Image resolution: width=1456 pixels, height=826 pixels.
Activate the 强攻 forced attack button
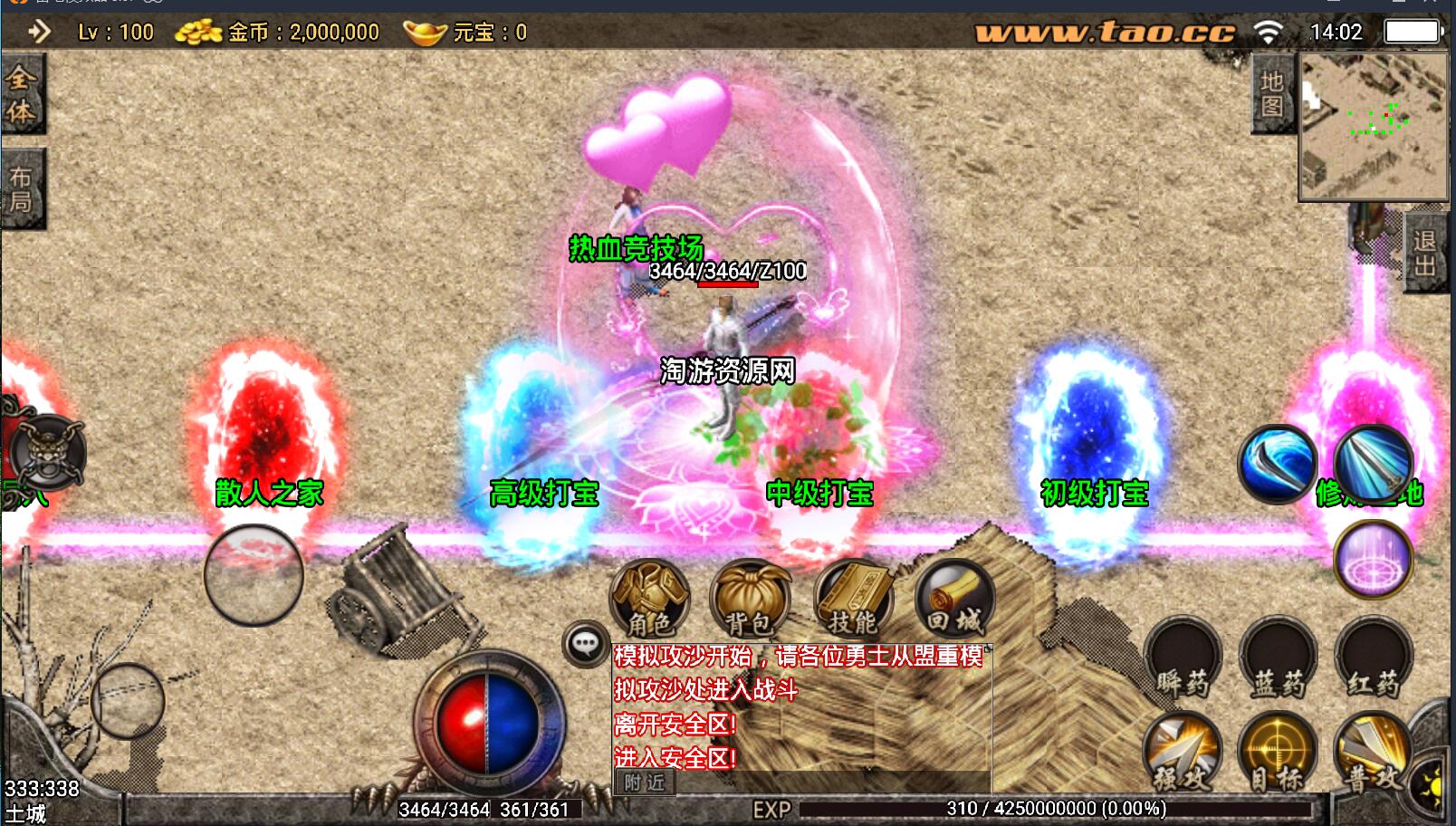pos(1183,754)
